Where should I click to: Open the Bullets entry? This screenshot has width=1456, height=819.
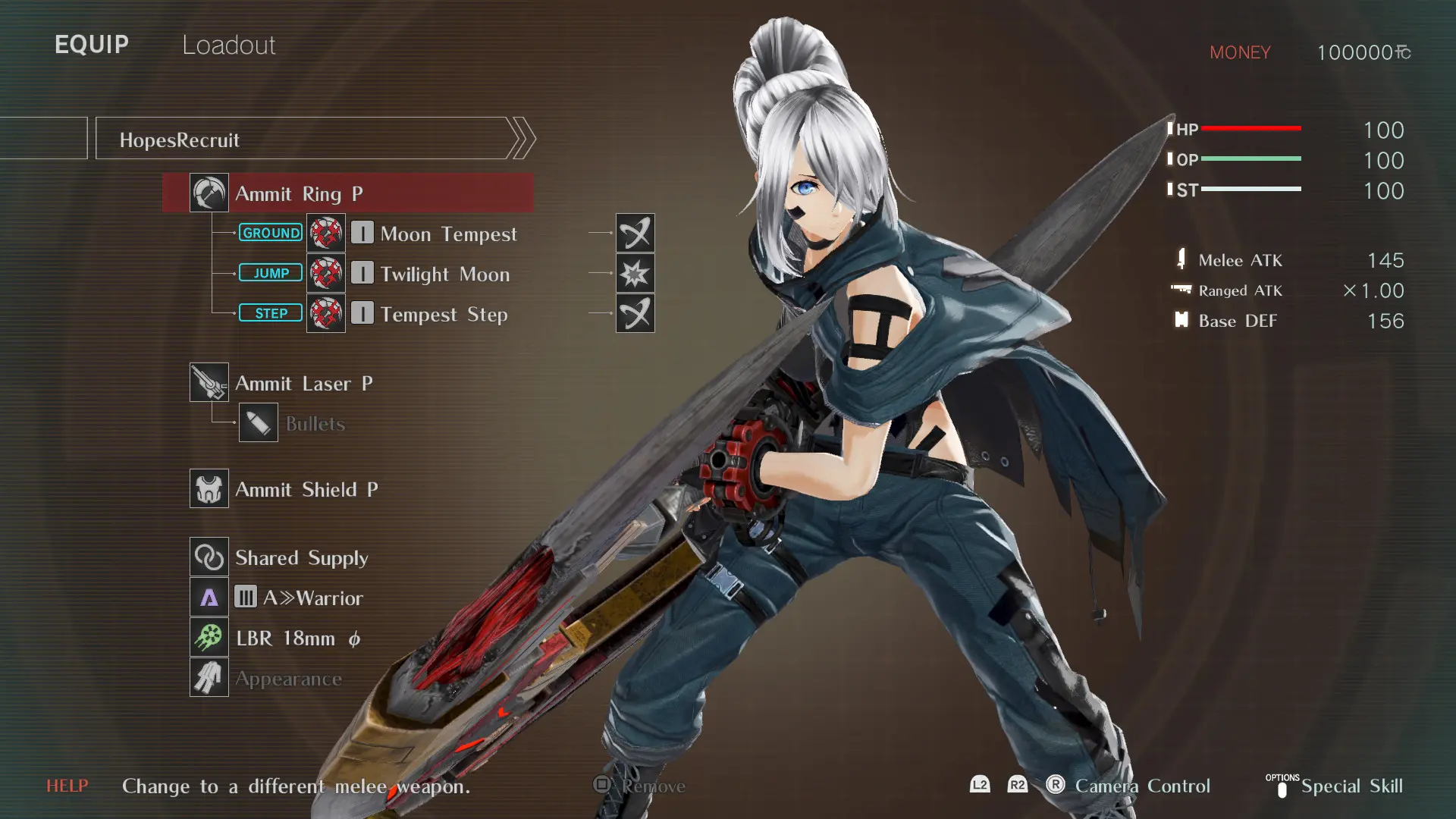tap(314, 423)
